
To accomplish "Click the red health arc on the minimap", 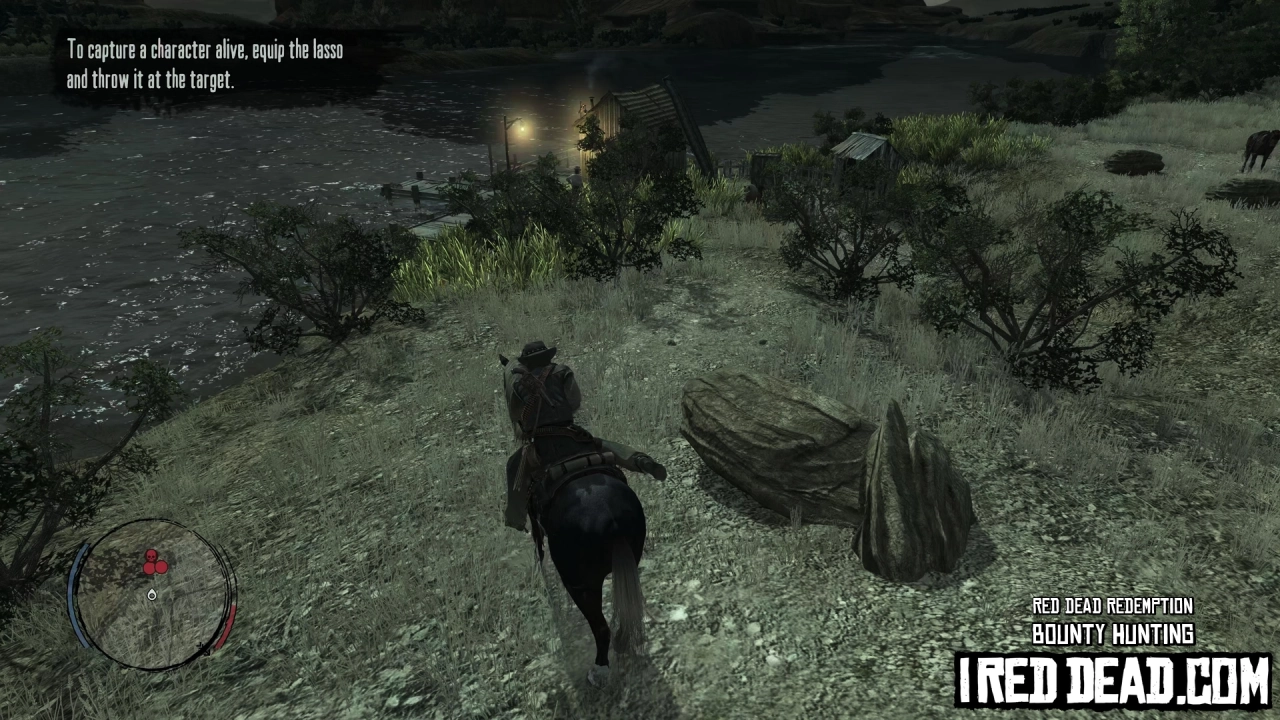I will pos(230,626).
